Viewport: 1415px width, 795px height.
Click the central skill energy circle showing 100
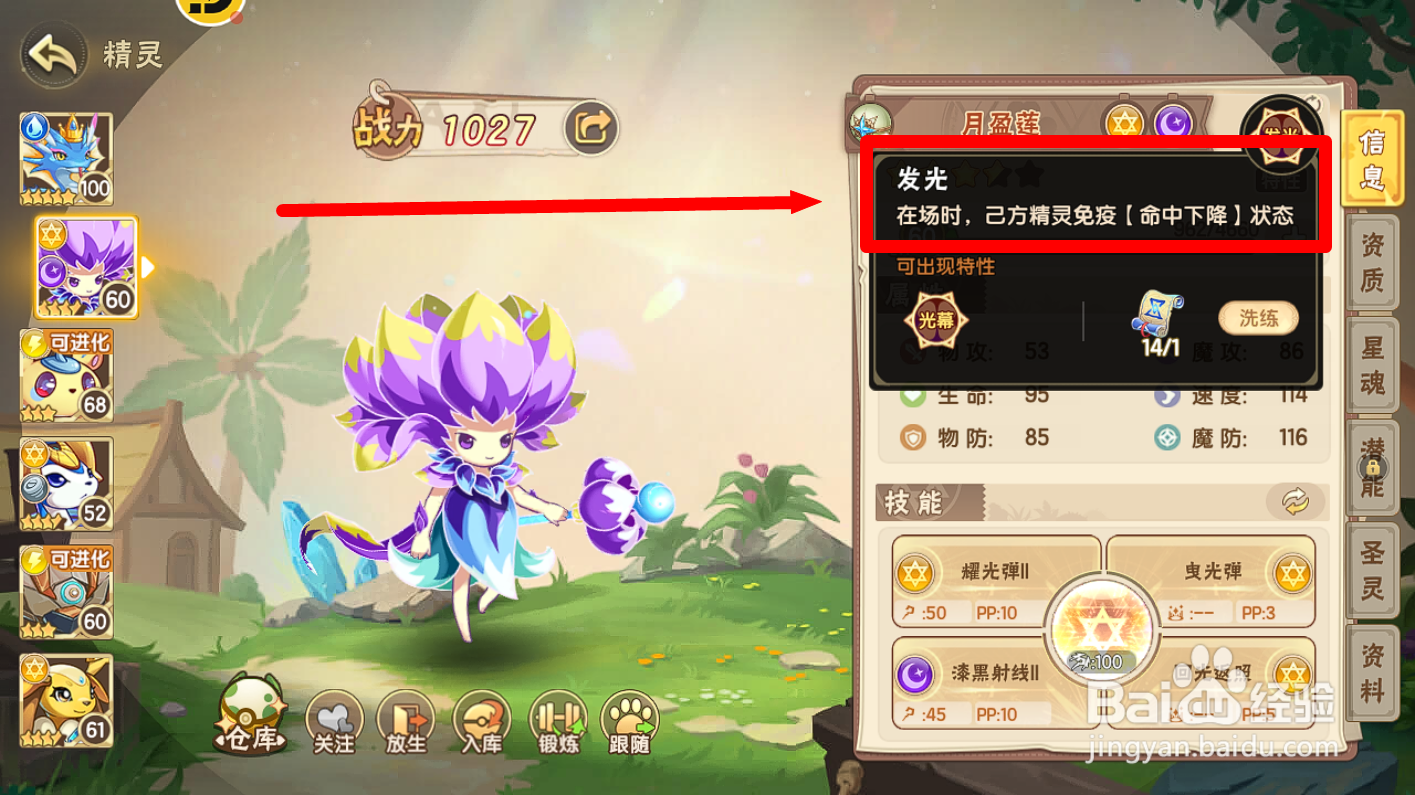click(x=1103, y=630)
